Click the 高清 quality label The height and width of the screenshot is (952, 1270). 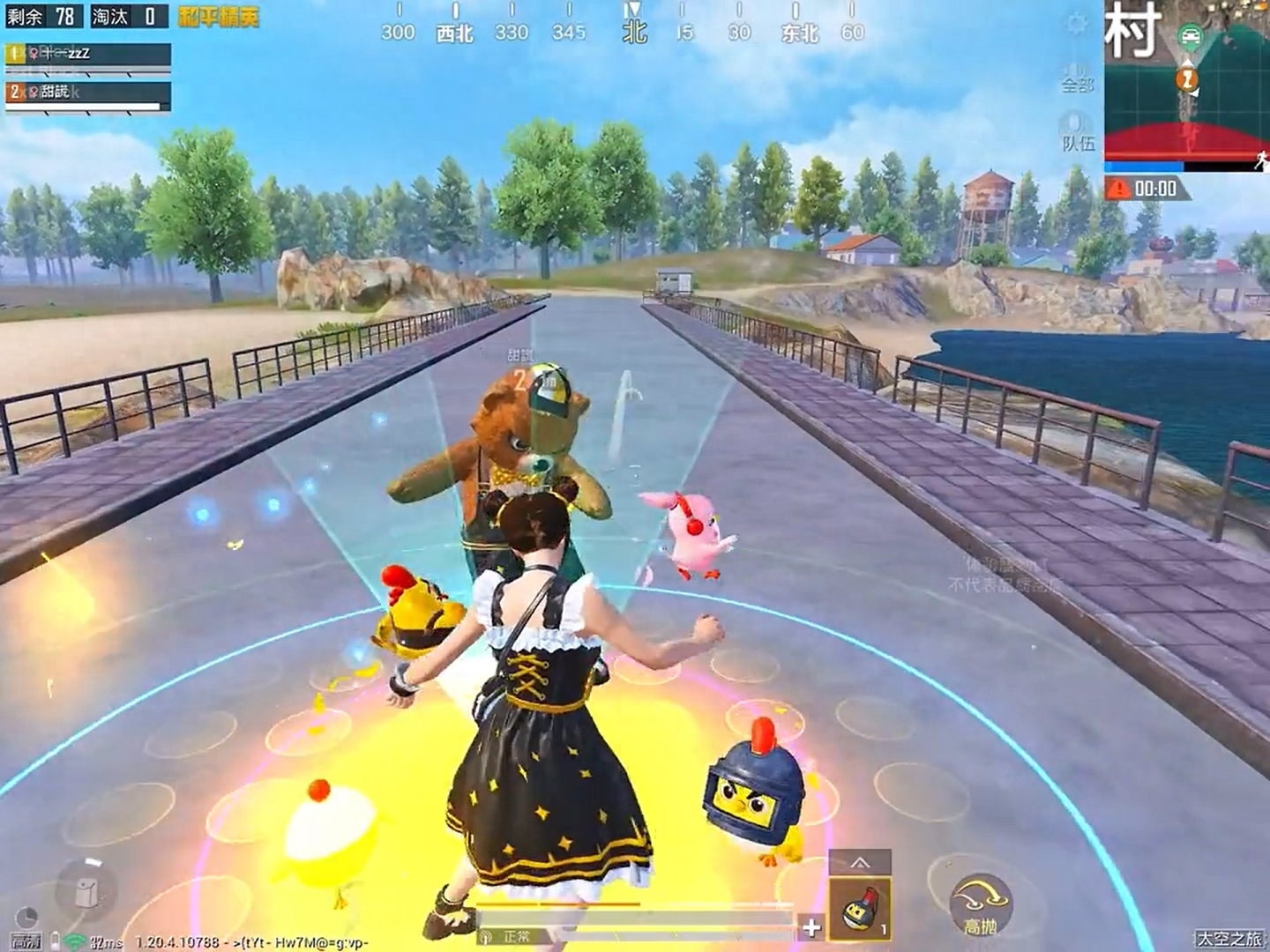[x=26, y=942]
